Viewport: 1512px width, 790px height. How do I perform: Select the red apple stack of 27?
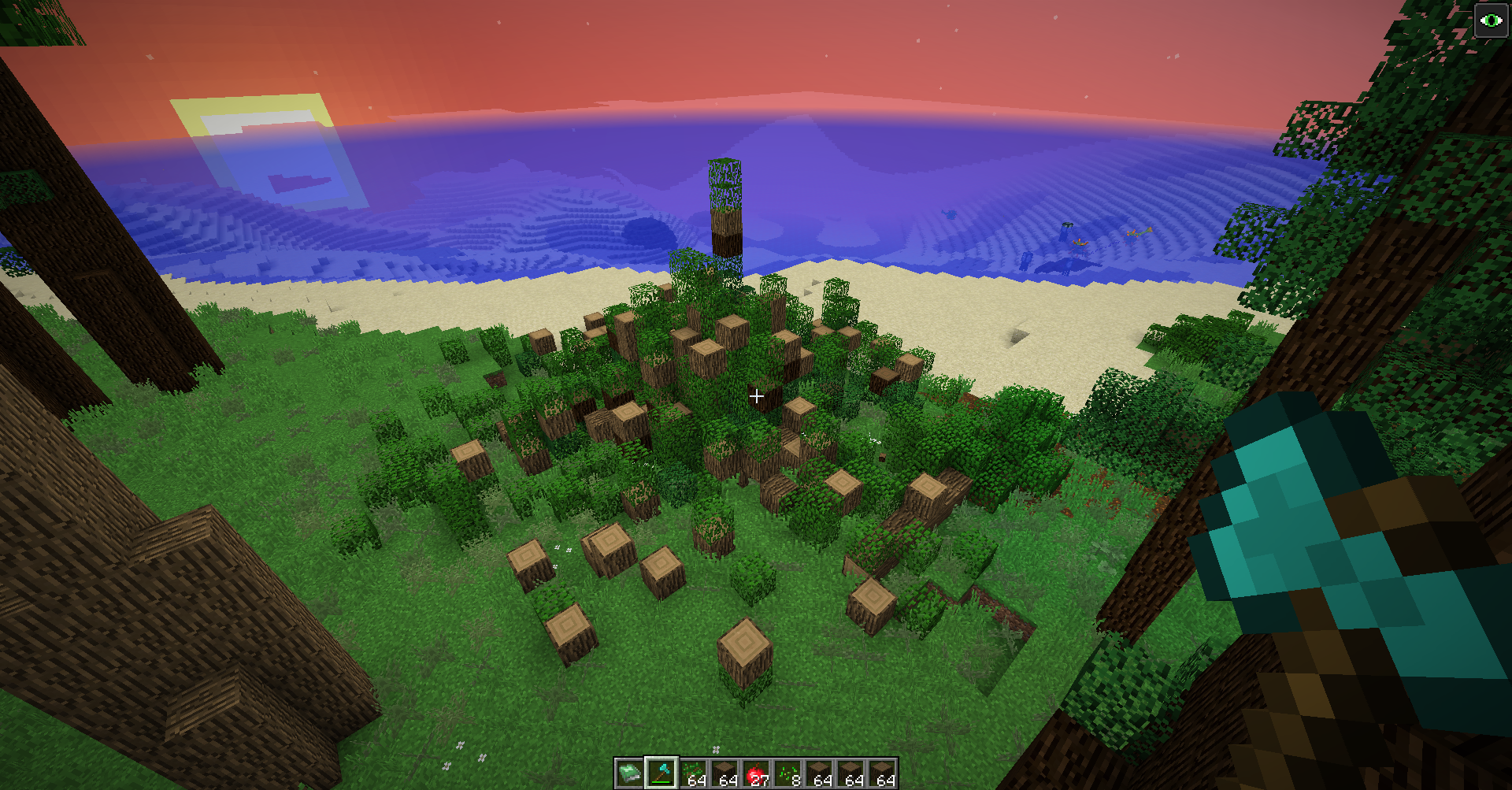click(x=758, y=773)
